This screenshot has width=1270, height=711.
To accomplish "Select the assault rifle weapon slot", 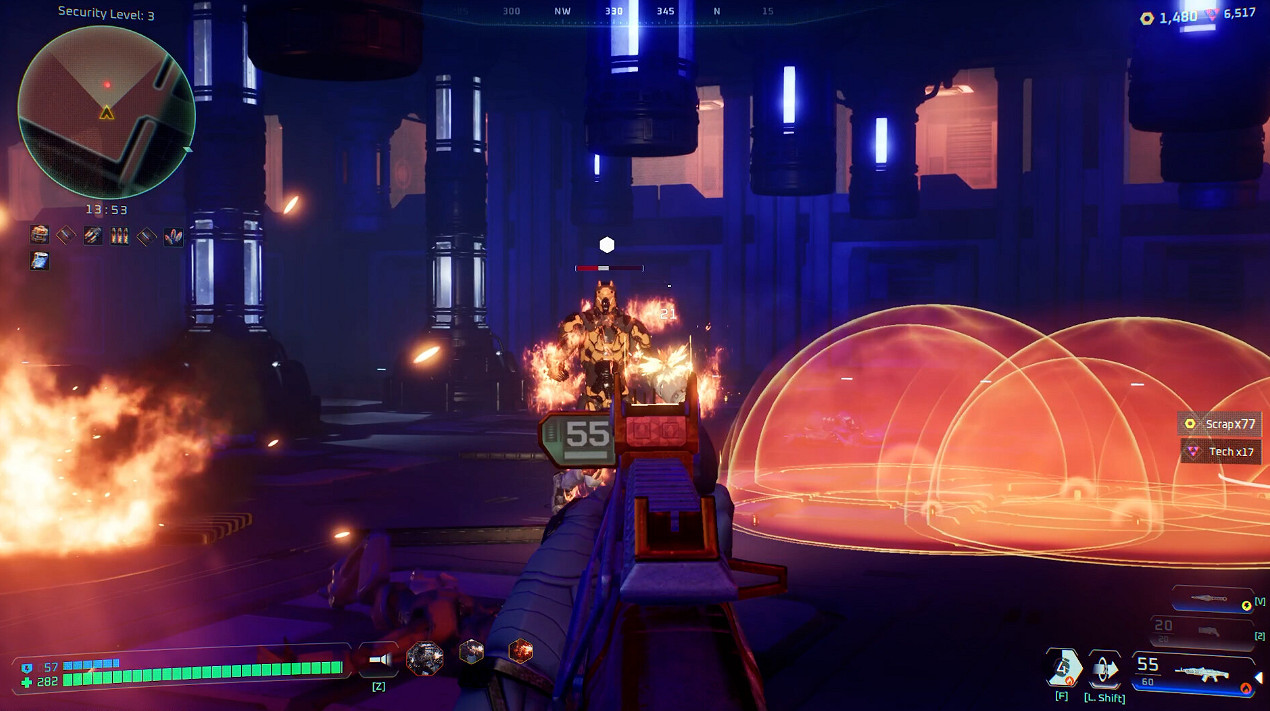I will 1194,671.
